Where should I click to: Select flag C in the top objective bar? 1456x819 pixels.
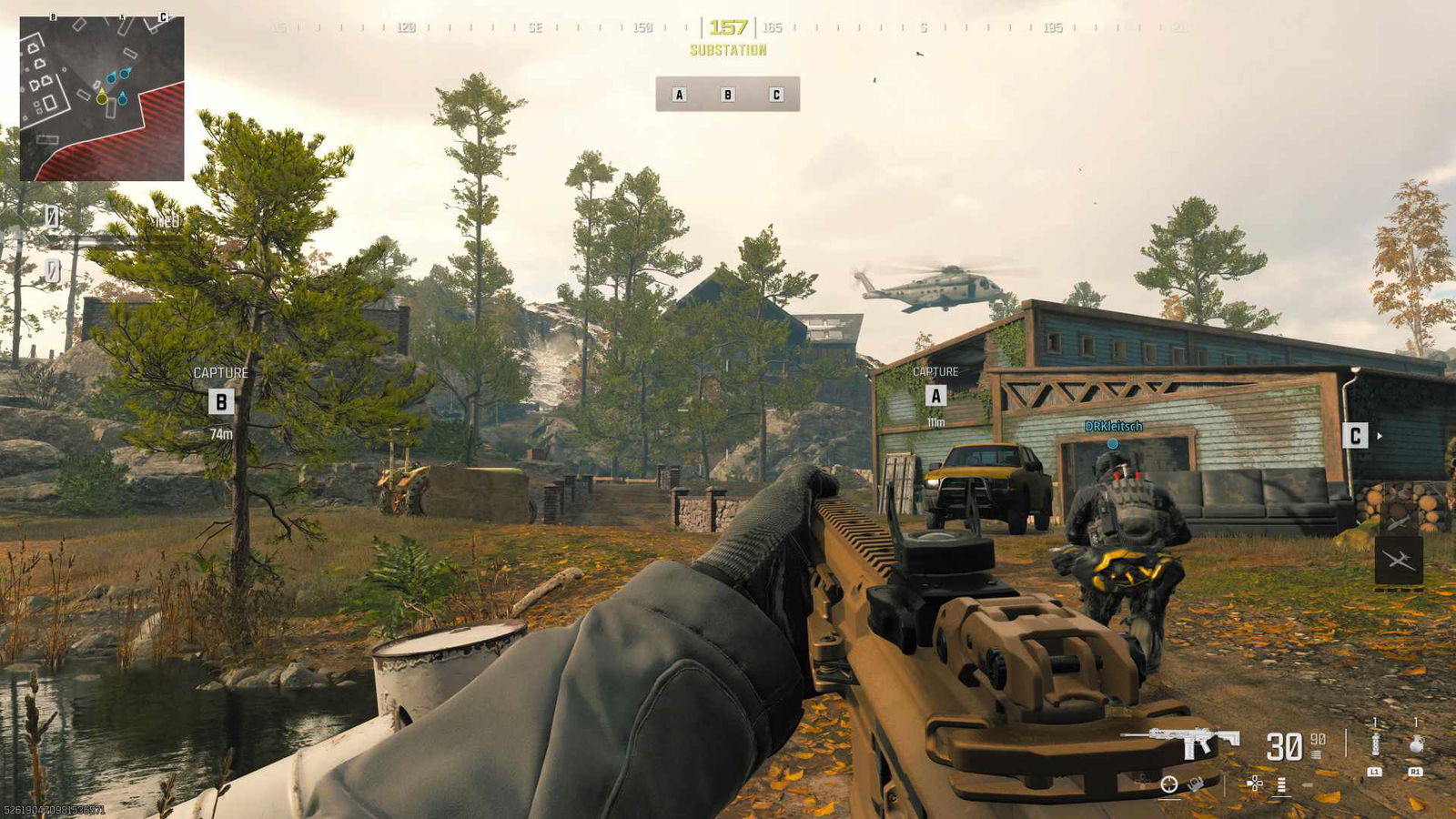point(775,95)
